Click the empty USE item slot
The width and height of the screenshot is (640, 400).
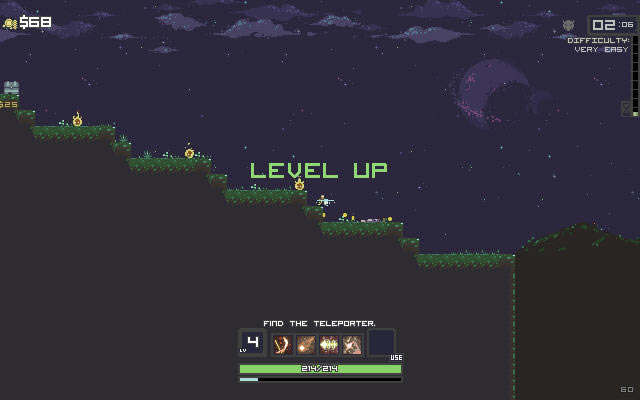pos(381,343)
